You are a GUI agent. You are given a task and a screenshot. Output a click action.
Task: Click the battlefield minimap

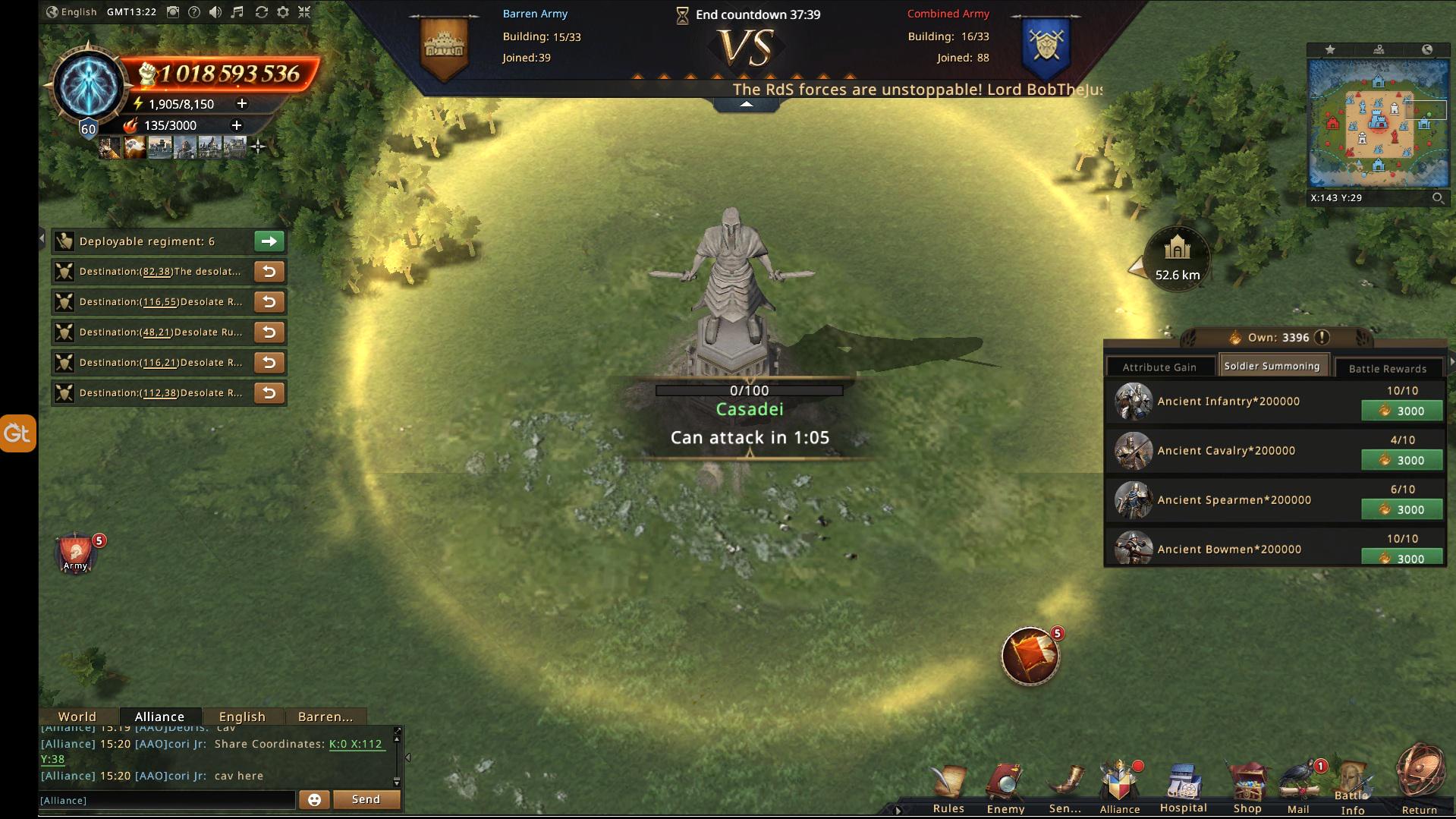1378,123
